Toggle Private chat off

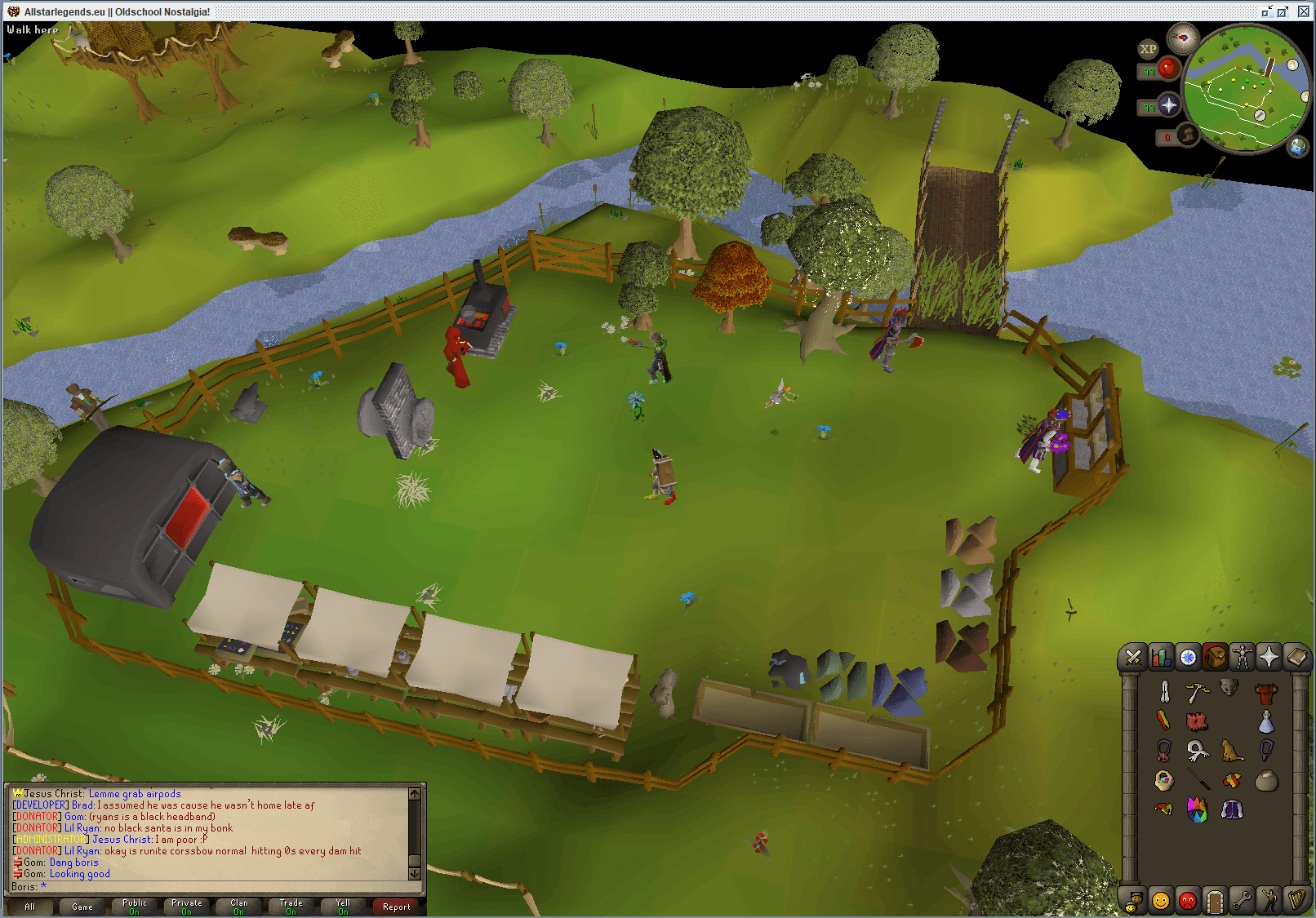(186, 906)
